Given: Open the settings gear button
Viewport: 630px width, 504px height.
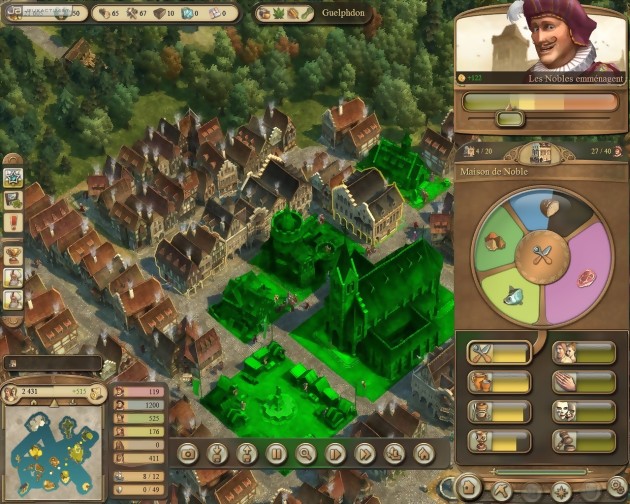Looking at the screenshot, I should (x=617, y=488).
